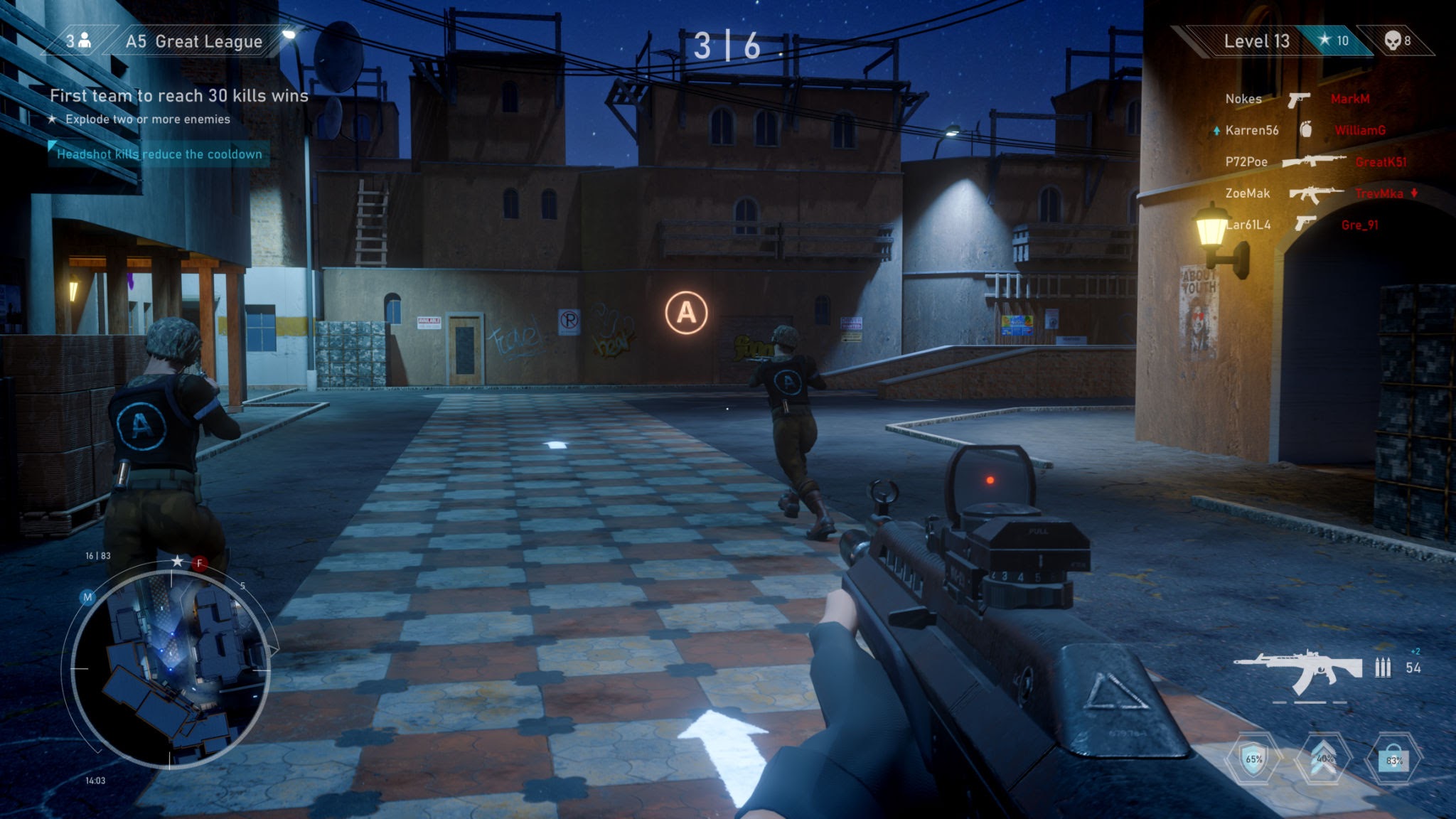This screenshot has width=1456, height=819.
Task: Activate the shield ability at 65%
Action: (1253, 759)
